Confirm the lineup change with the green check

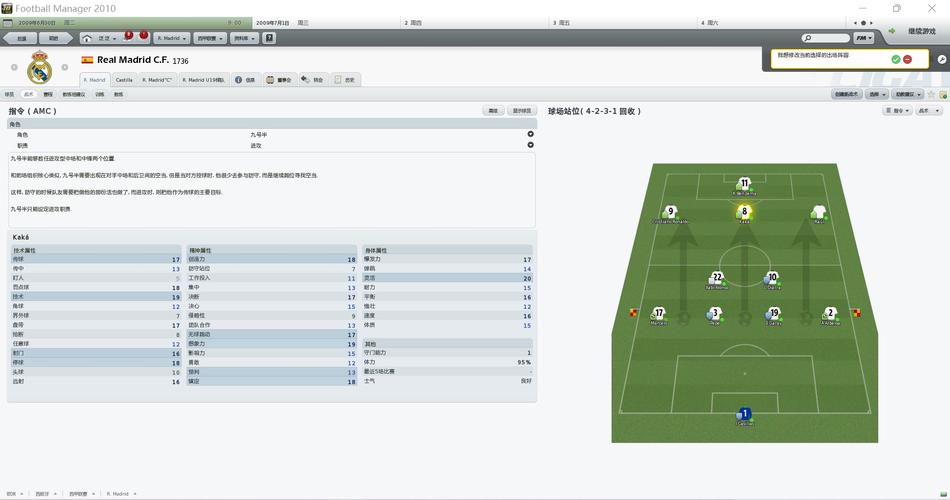(896, 60)
